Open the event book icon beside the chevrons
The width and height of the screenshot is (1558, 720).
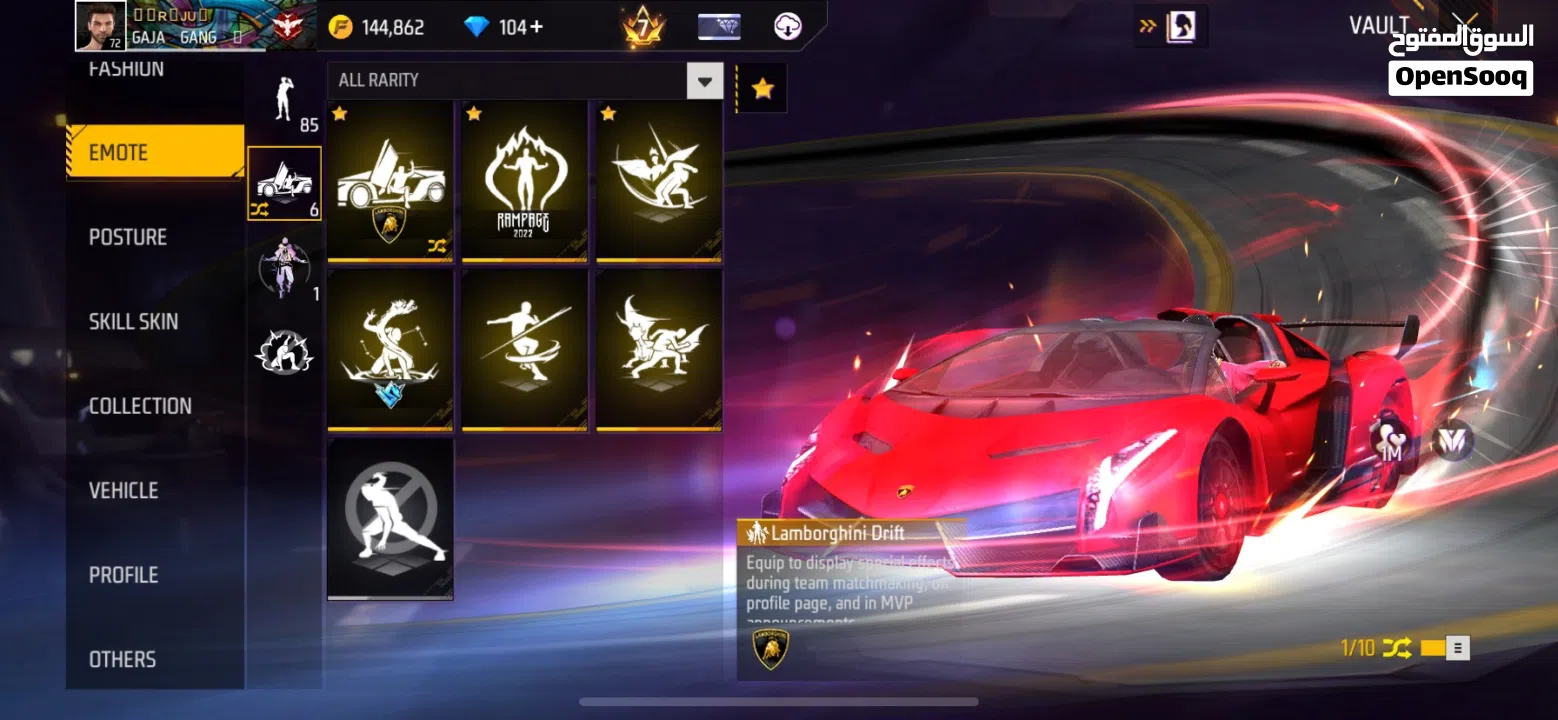click(1180, 26)
